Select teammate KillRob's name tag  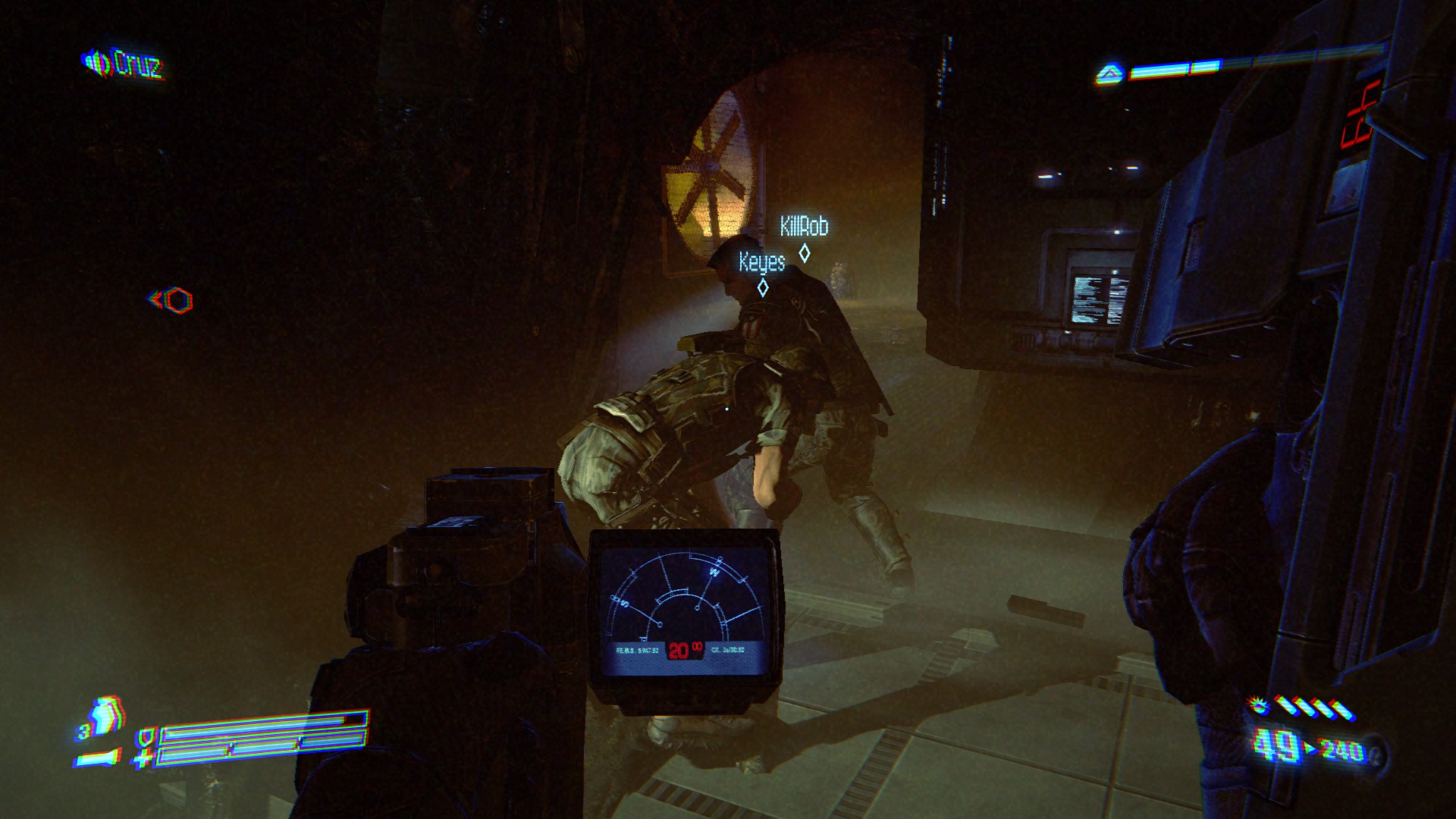tap(804, 226)
